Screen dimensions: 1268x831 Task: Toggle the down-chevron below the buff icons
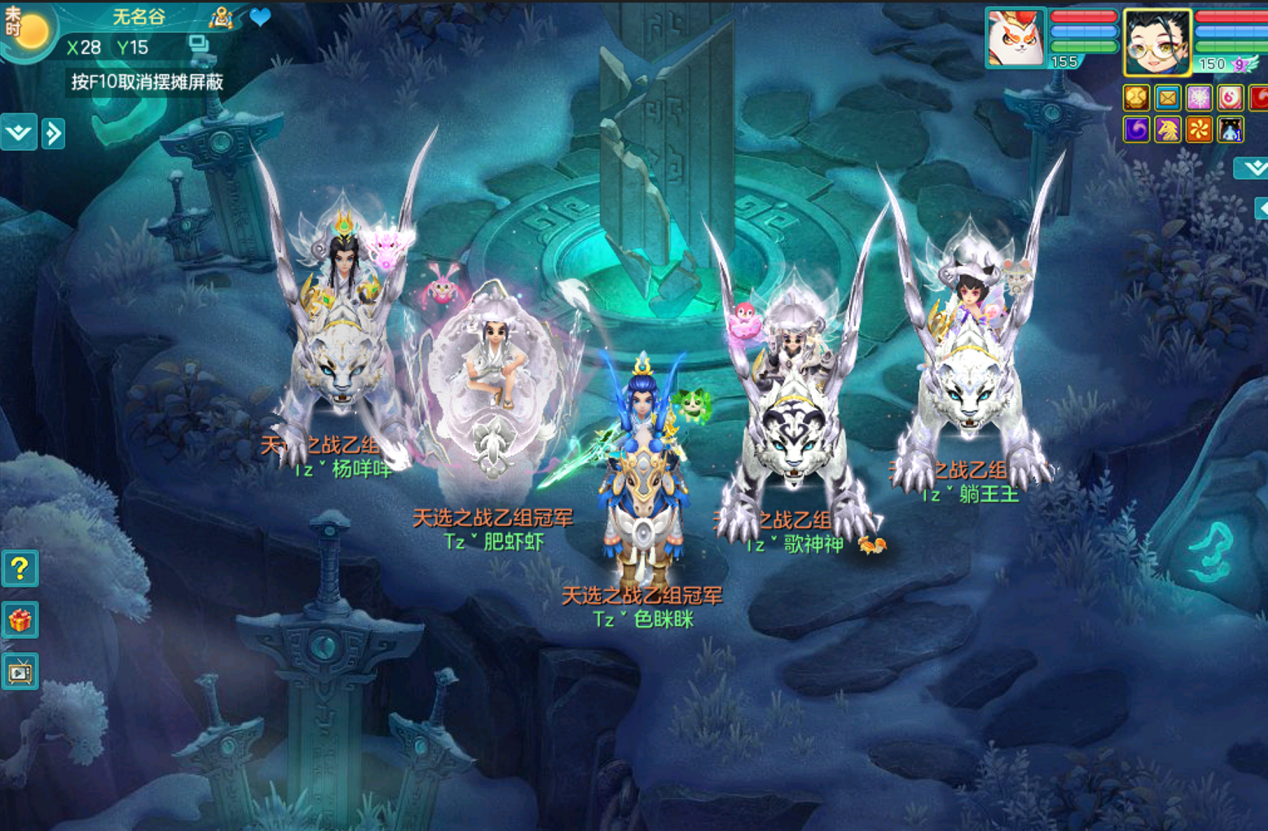click(1251, 167)
